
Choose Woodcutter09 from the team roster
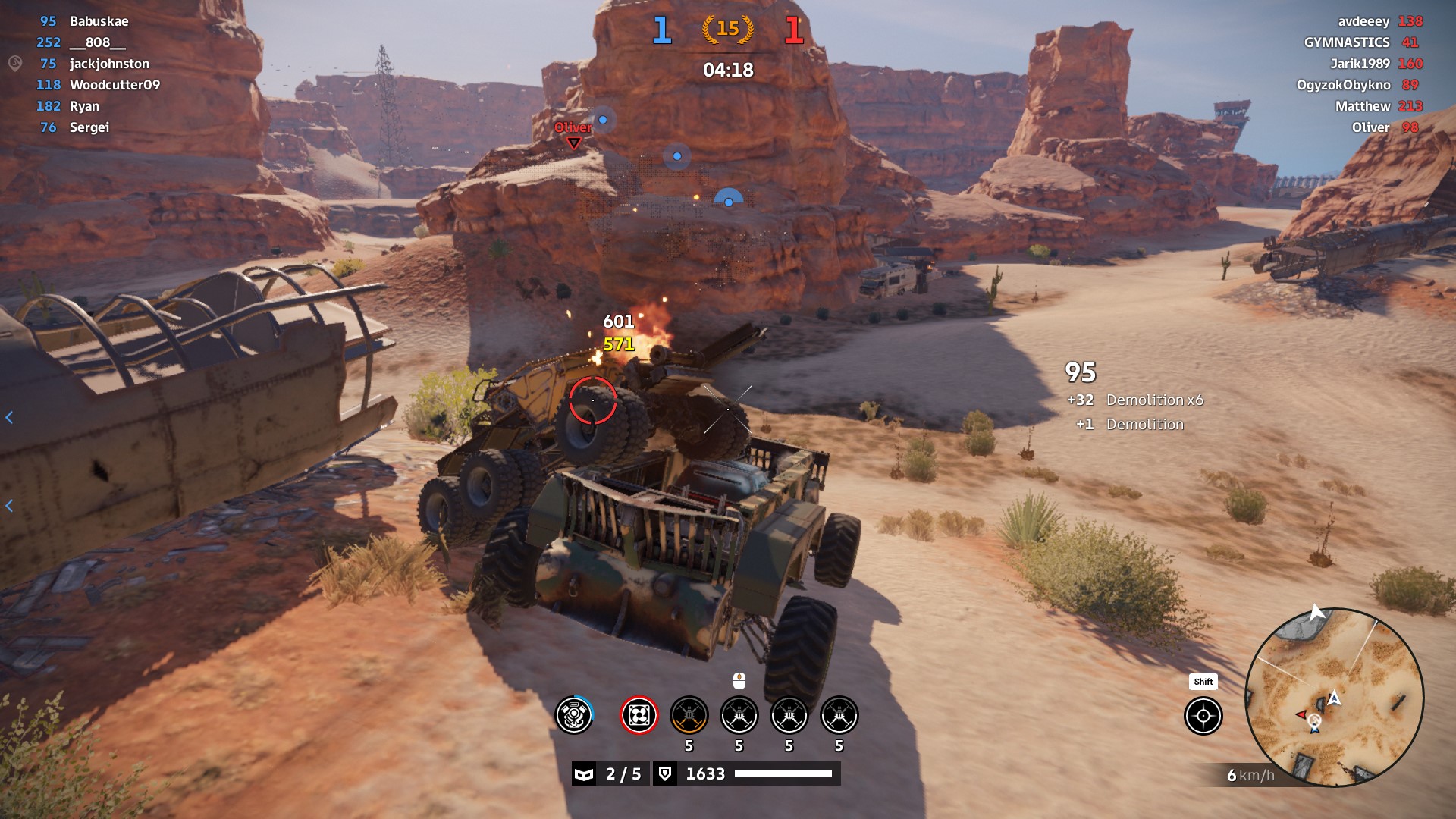click(x=115, y=85)
